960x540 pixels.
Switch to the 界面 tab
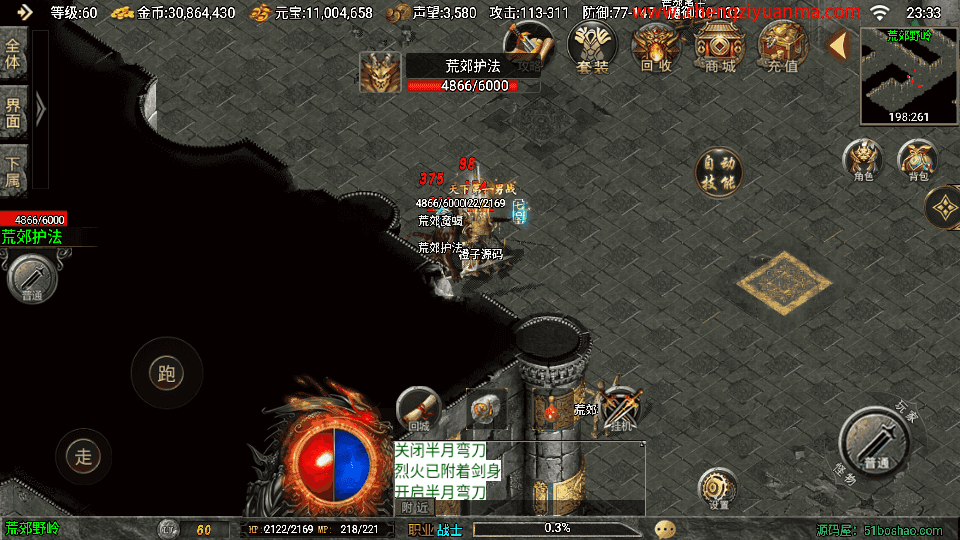coord(14,111)
